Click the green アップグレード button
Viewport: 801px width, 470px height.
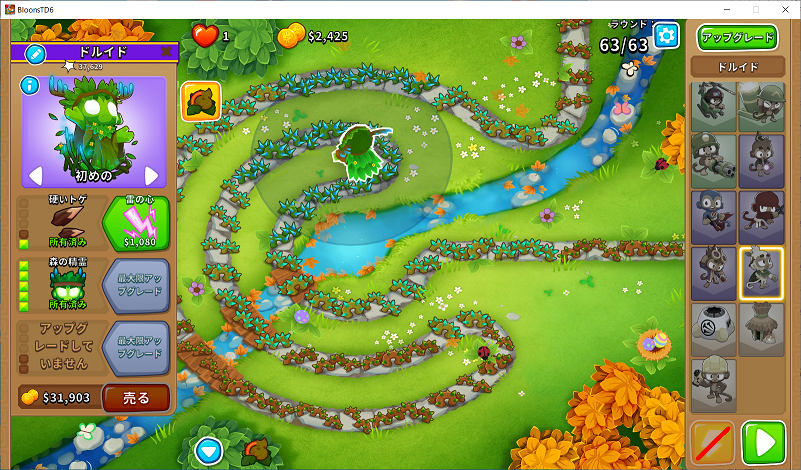(737, 38)
